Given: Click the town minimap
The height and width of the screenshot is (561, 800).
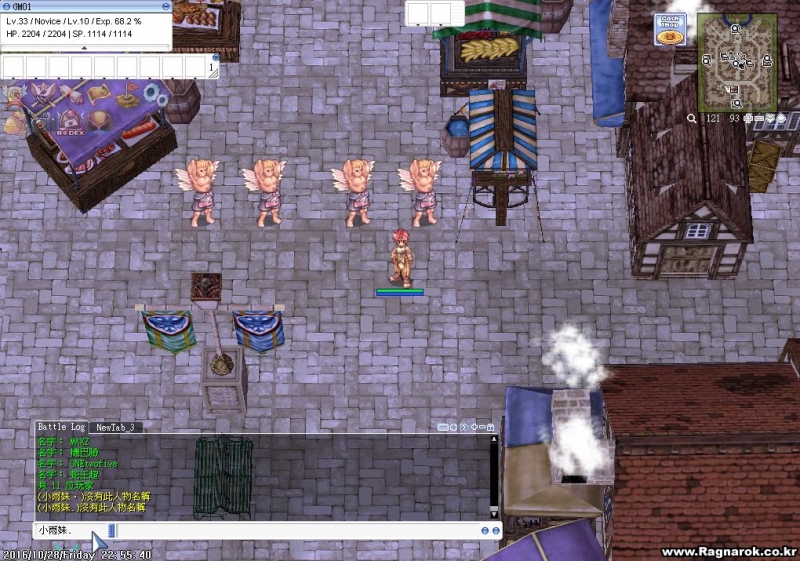Looking at the screenshot, I should click(x=736, y=62).
